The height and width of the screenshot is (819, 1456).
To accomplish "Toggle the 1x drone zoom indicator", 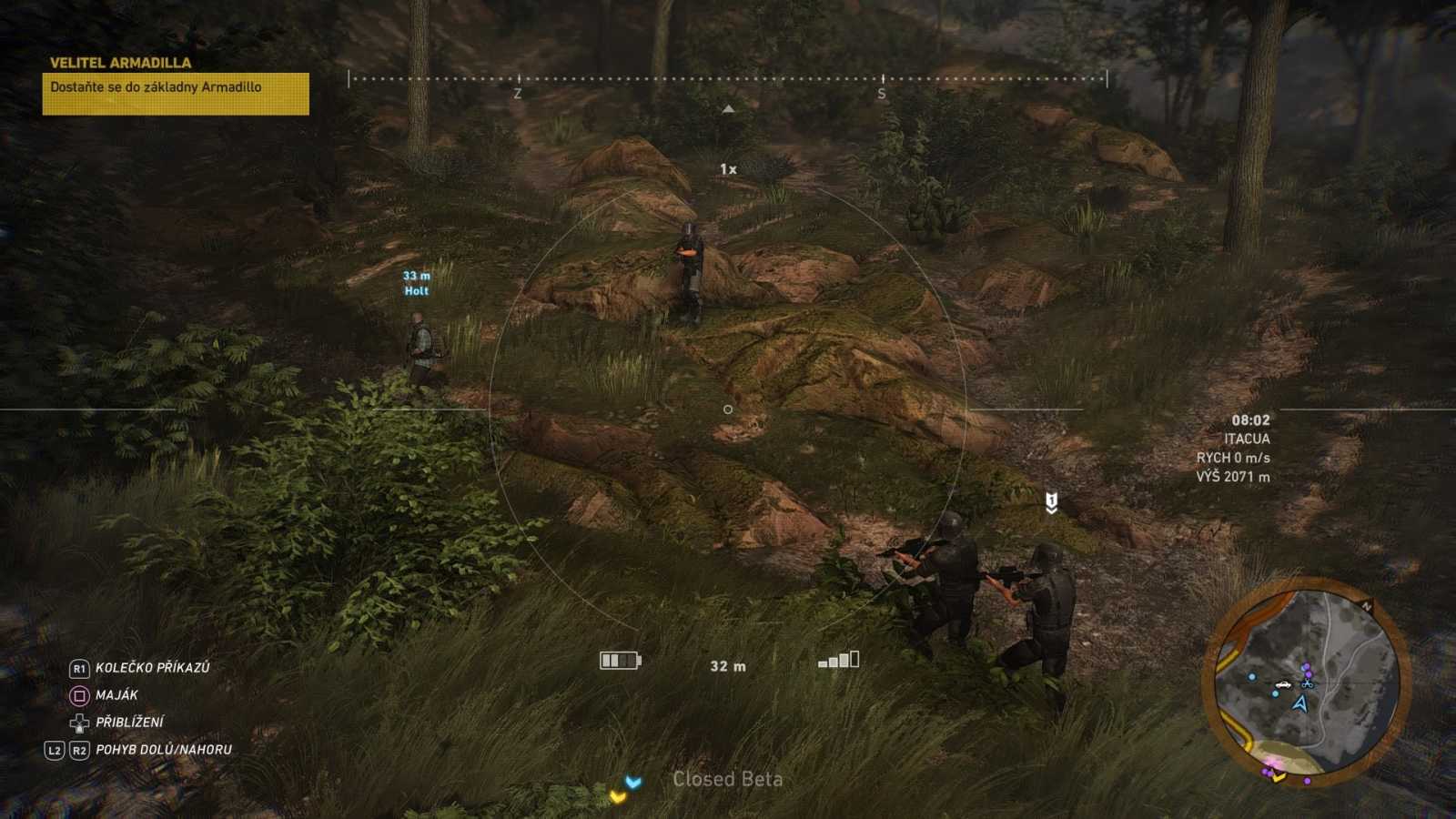I will click(728, 168).
